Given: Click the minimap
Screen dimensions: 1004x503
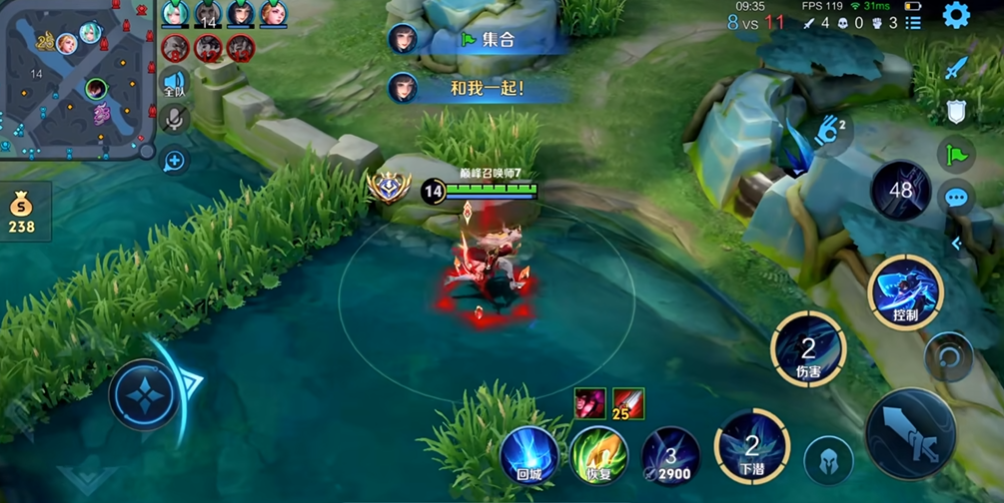Looking at the screenshot, I should pyautogui.click(x=77, y=78).
